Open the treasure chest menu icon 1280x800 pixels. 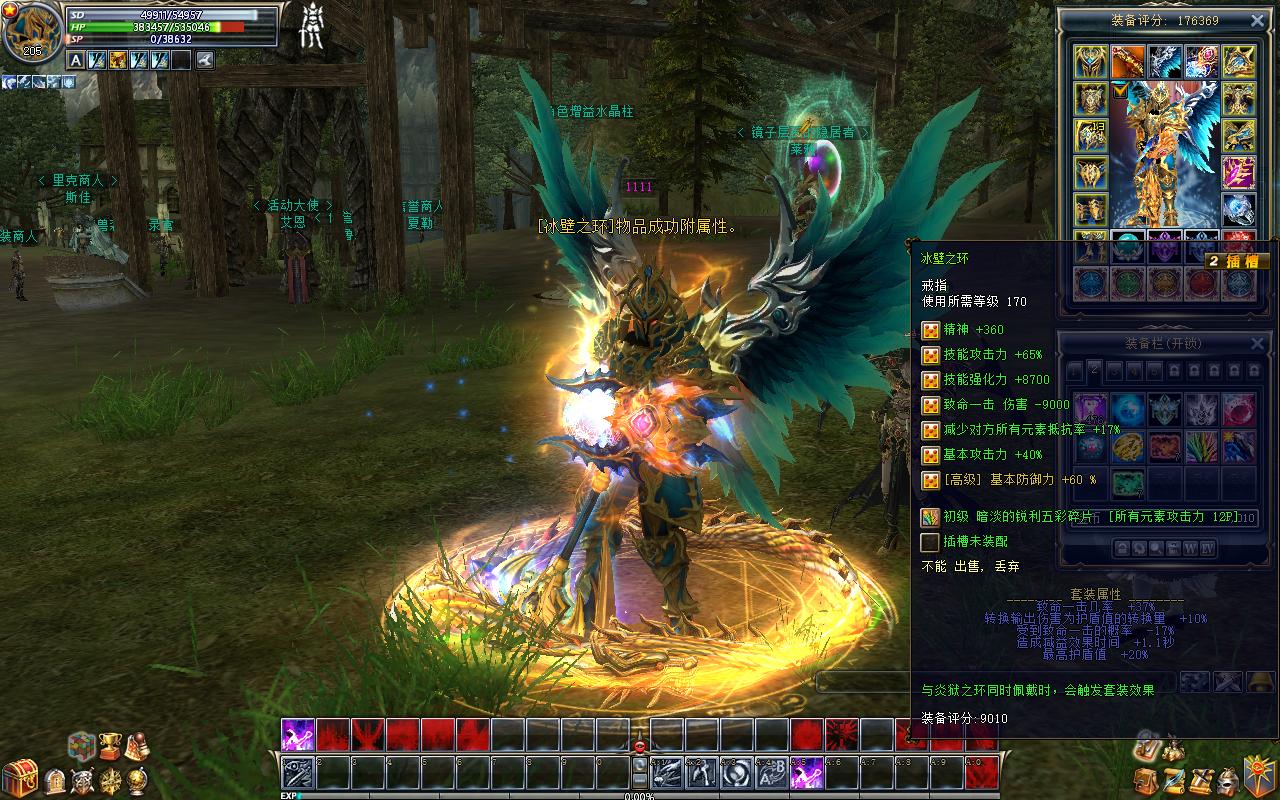click(19, 779)
